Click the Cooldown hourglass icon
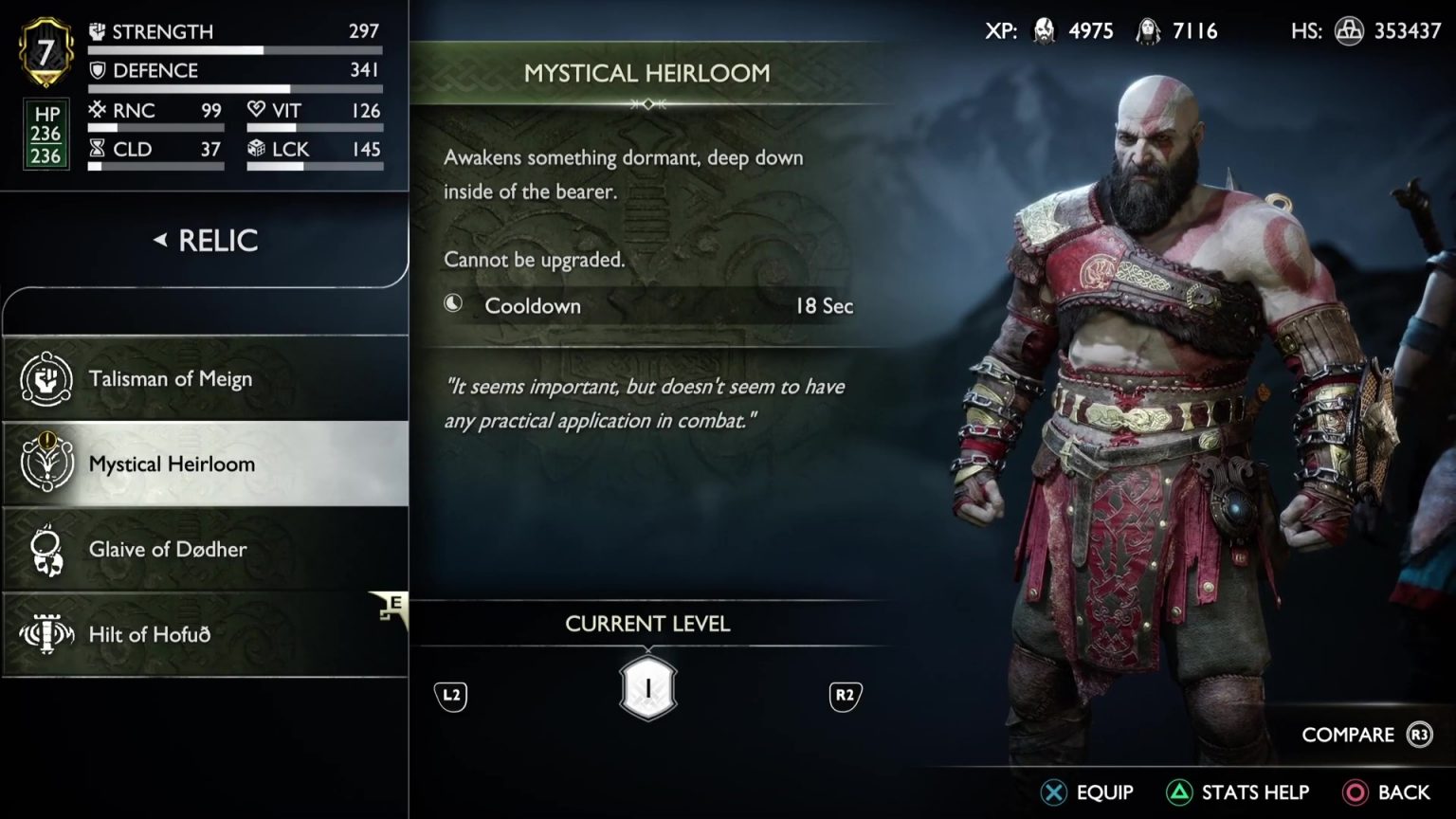The width and height of the screenshot is (1456, 819). coord(95,148)
